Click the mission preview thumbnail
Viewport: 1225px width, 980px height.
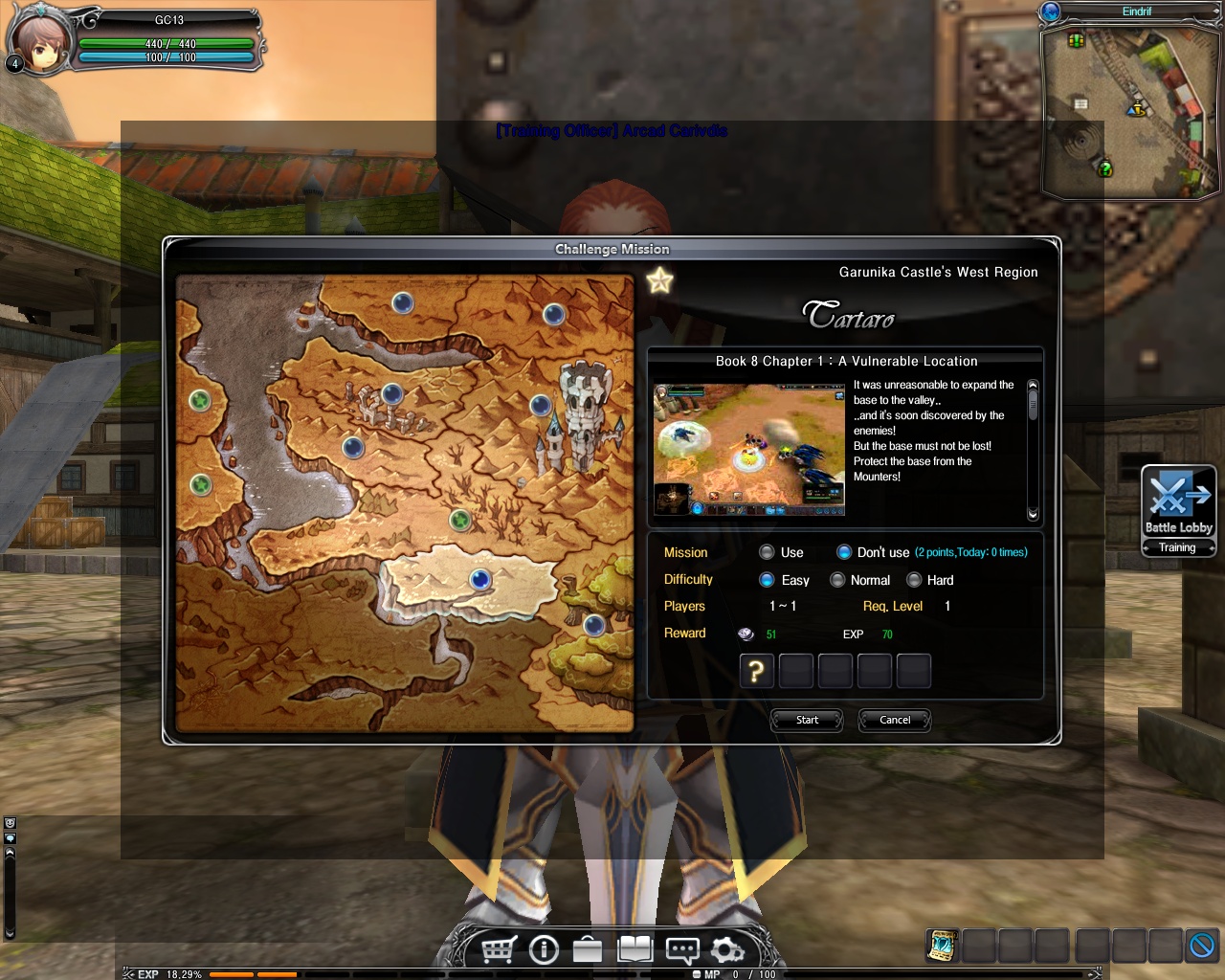point(748,450)
